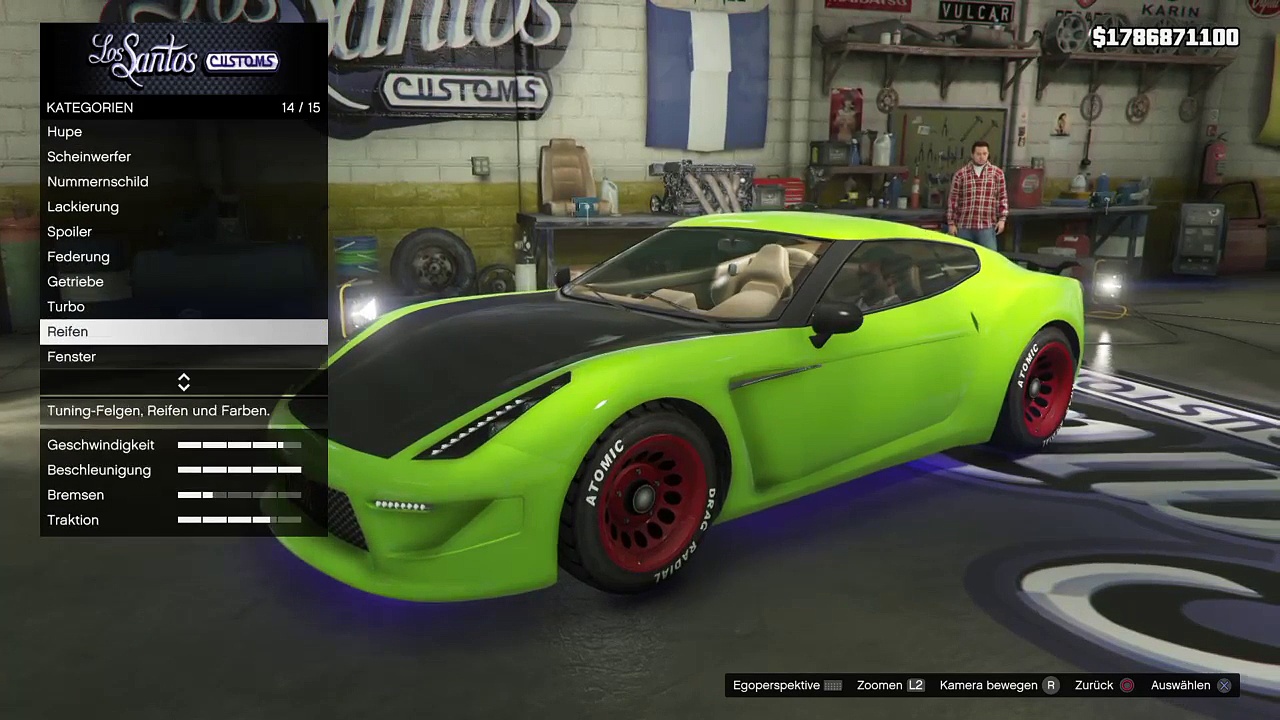
Task: Select the Spoiler category
Action: coord(70,232)
